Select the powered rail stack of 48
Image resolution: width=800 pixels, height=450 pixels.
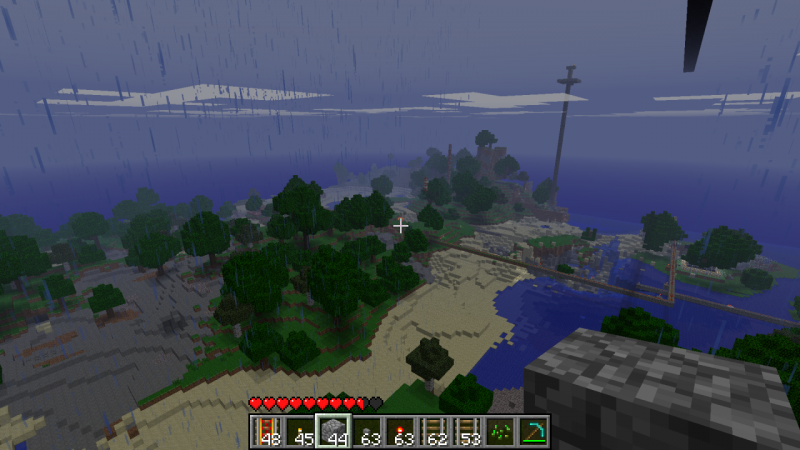(x=267, y=430)
